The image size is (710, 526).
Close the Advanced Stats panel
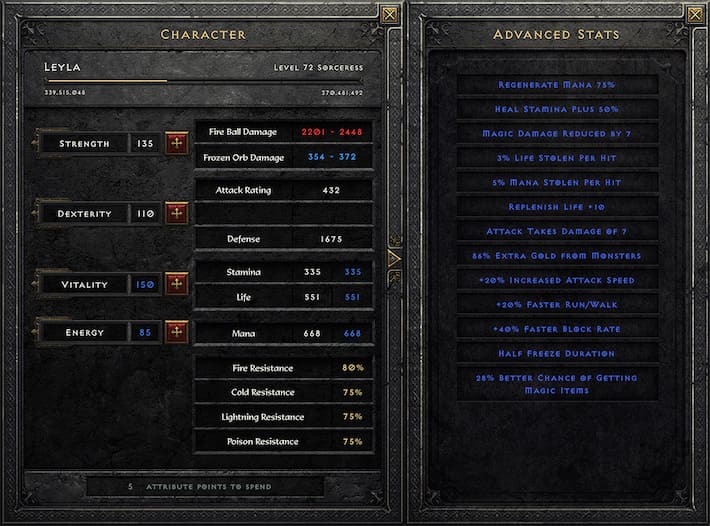694,14
